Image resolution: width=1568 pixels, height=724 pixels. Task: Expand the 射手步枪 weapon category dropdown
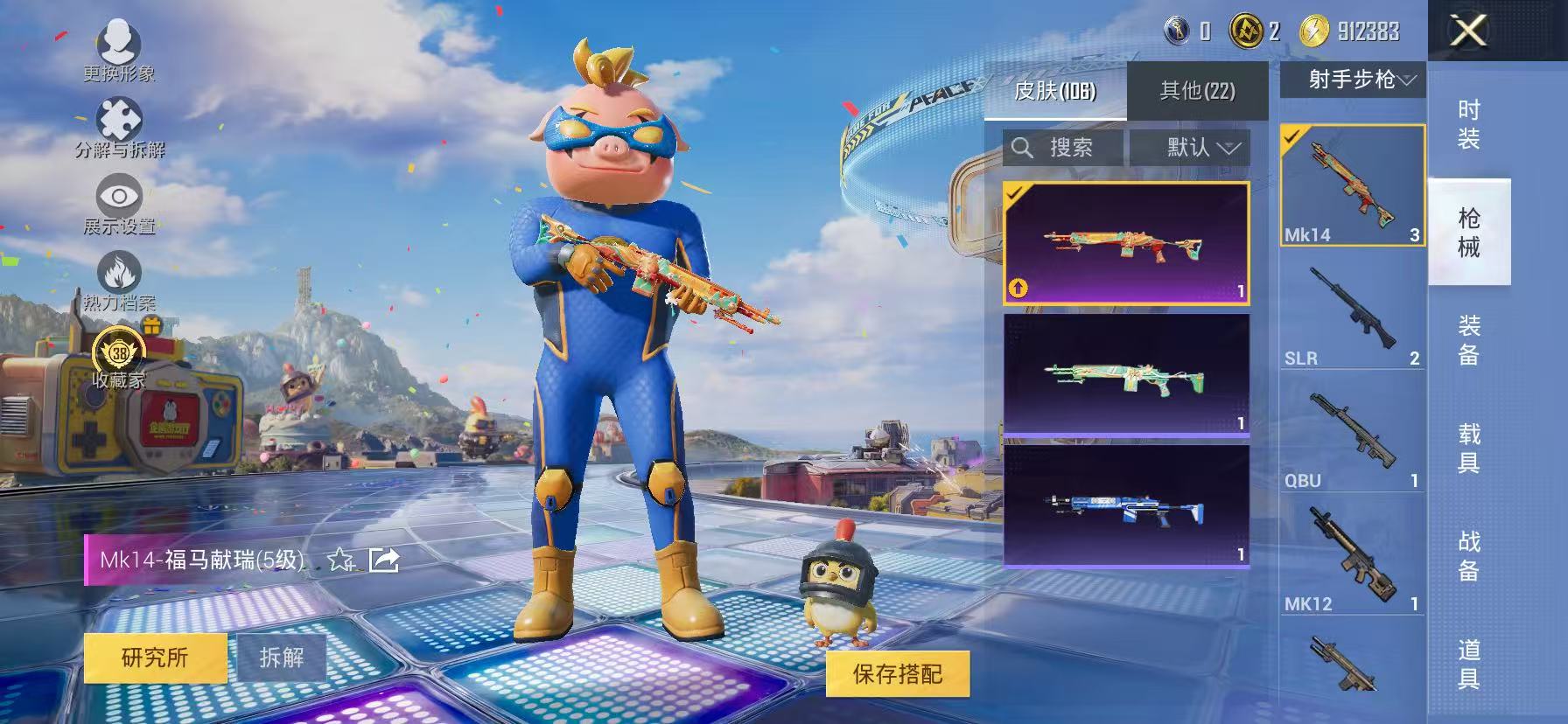(1353, 80)
